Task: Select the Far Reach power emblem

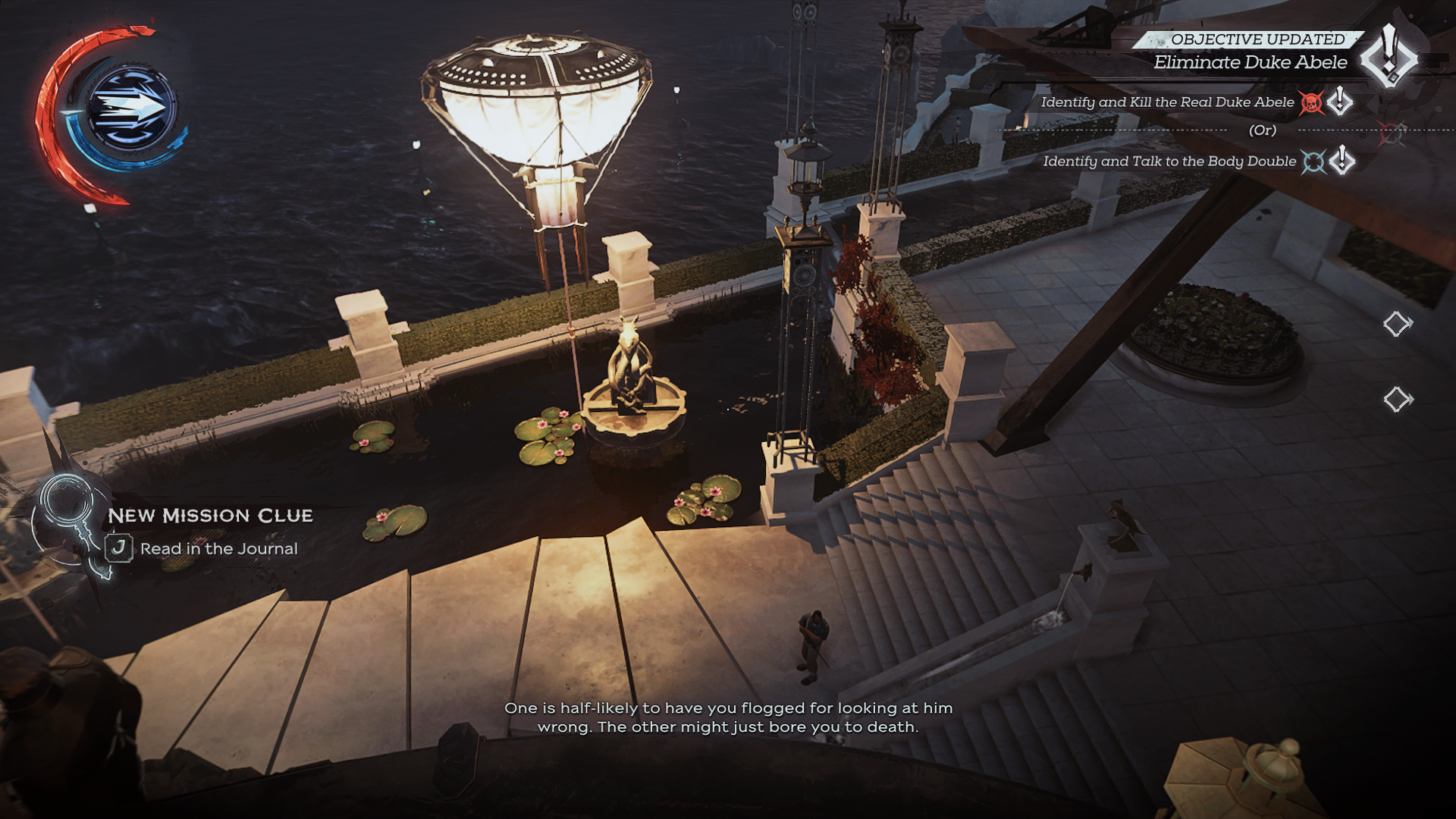Action: (x=130, y=108)
